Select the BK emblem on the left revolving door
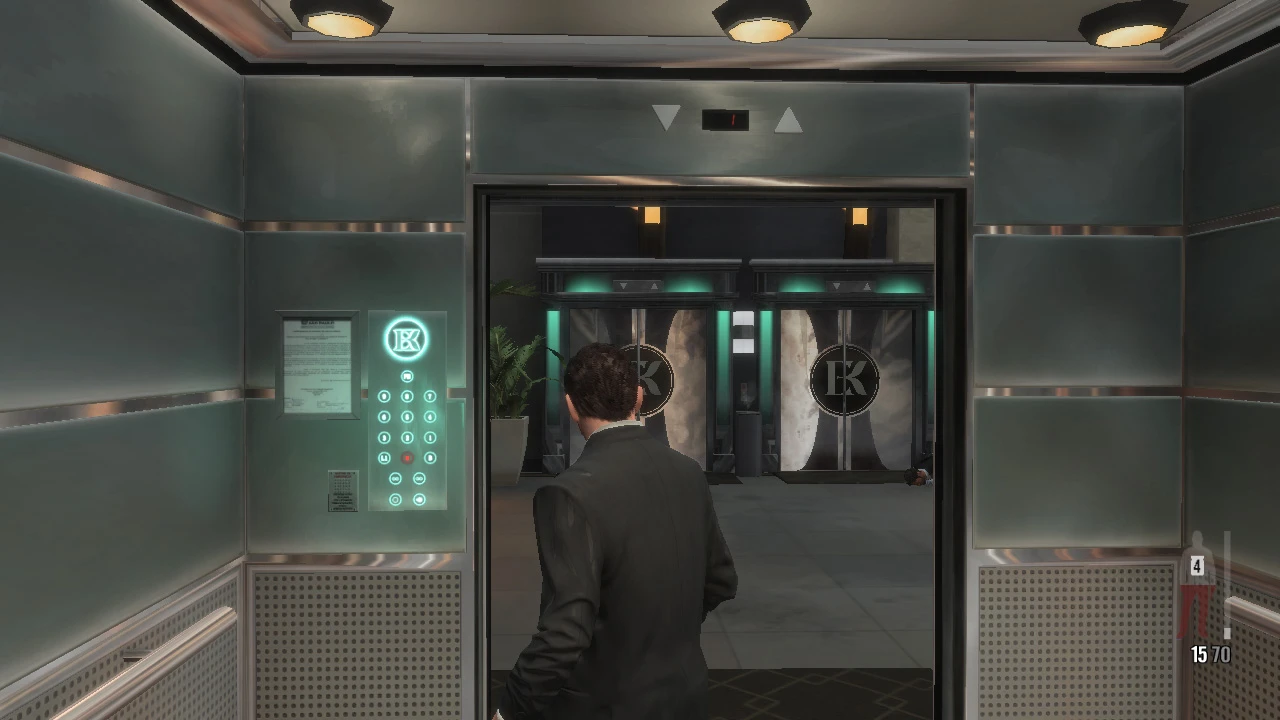1280x720 pixels. 649,377
